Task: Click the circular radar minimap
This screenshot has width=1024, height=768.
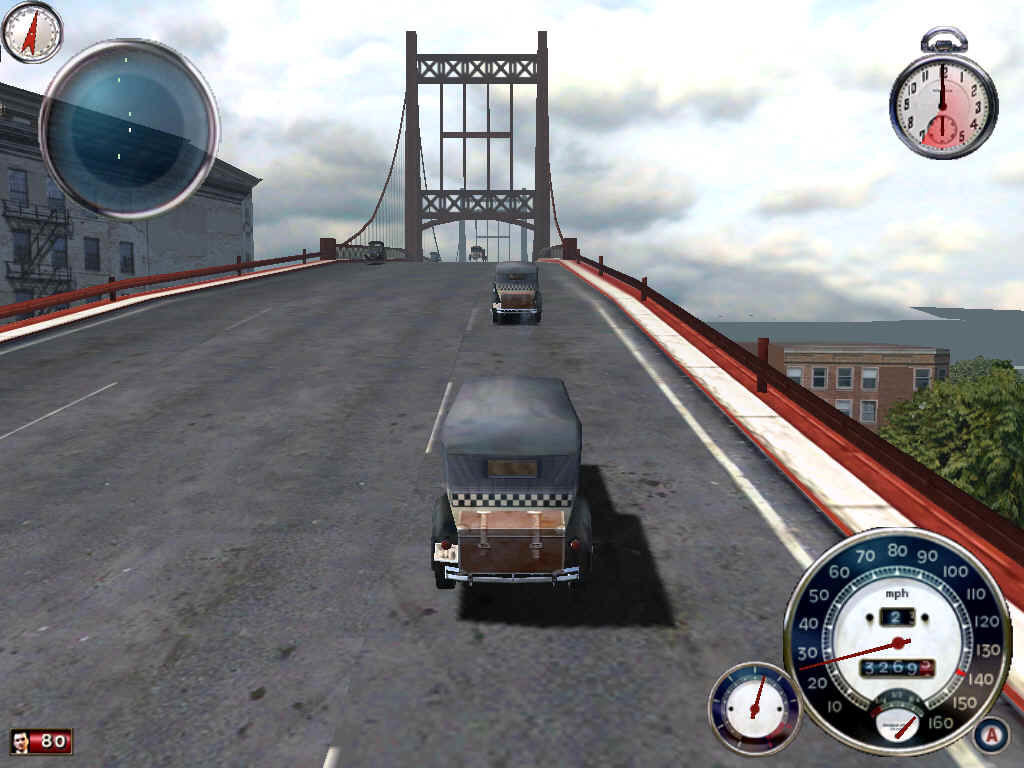Action: point(129,129)
